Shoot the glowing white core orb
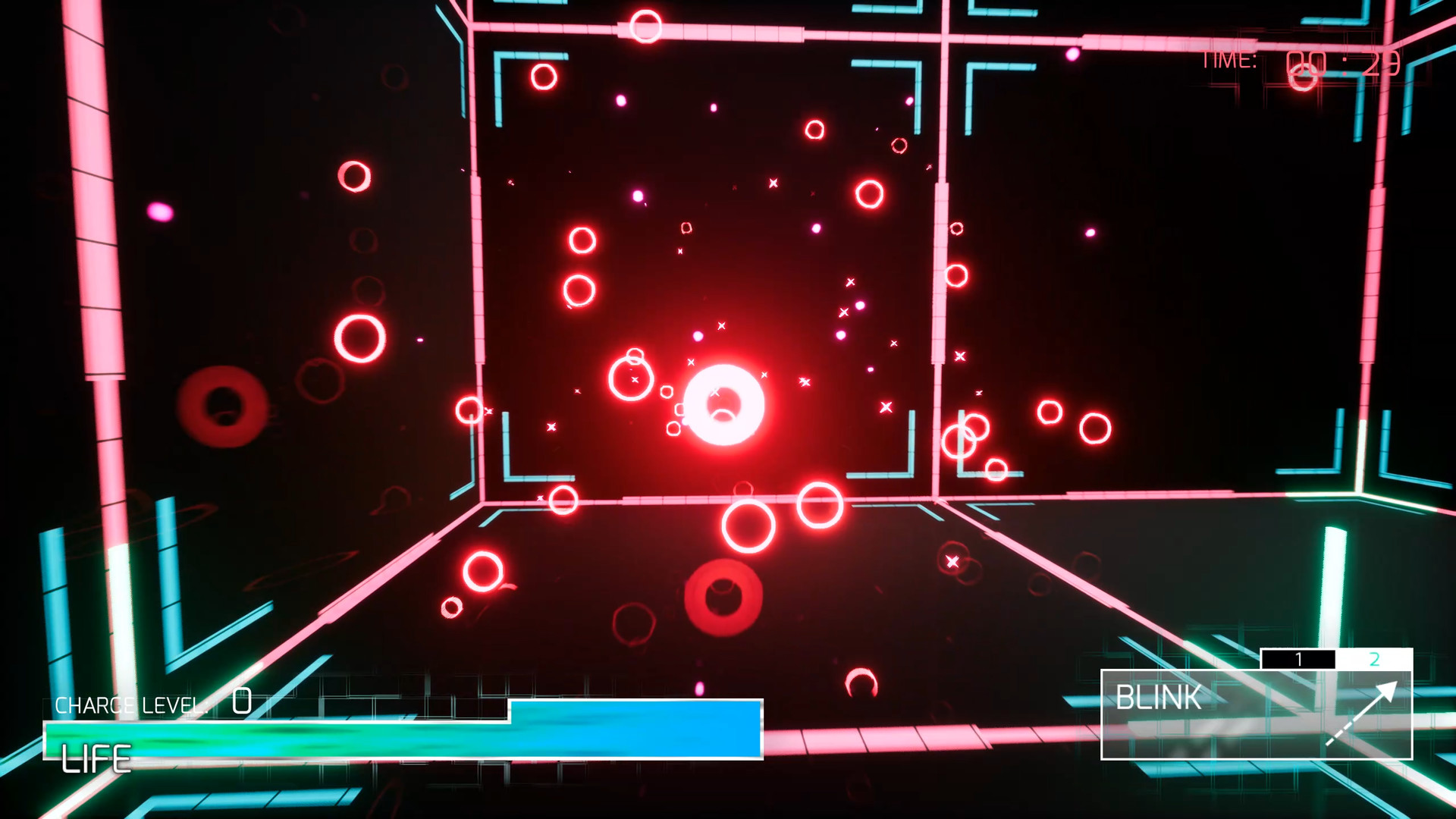 tap(724, 406)
